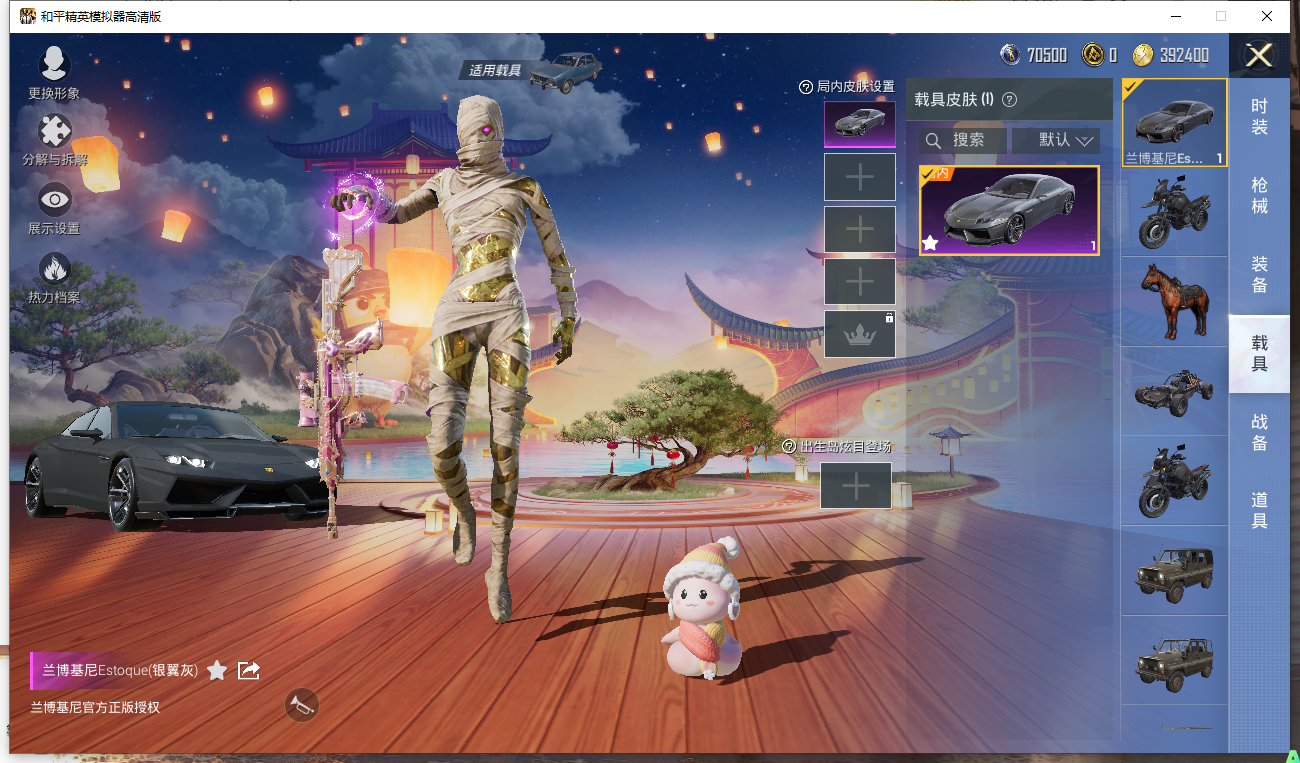The image size is (1300, 763).
Task: Favorite the skin with the star icon
Action: 217,671
